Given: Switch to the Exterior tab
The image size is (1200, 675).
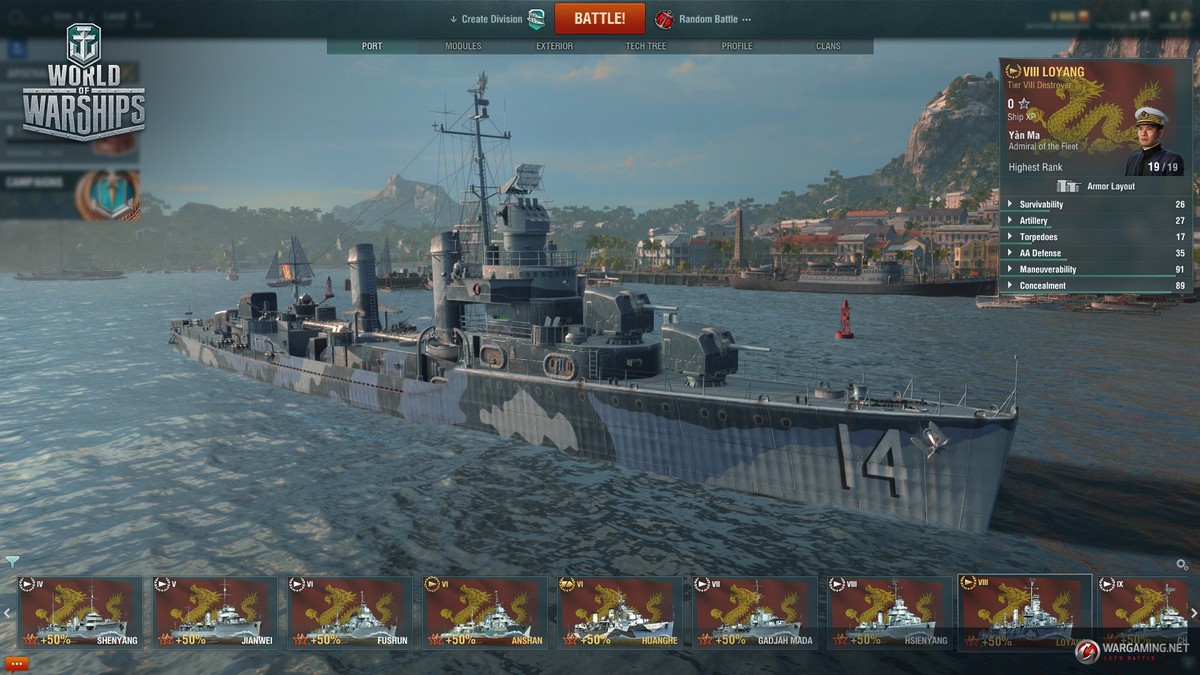Looking at the screenshot, I should point(554,46).
